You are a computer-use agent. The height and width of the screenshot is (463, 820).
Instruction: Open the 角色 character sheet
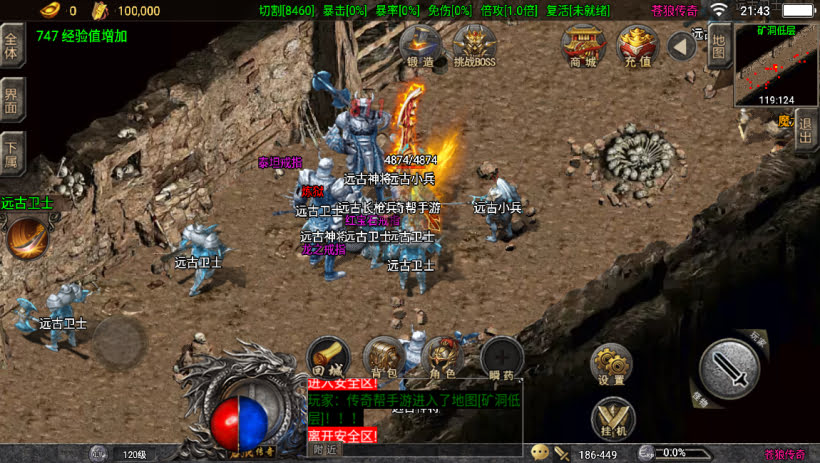(x=441, y=358)
